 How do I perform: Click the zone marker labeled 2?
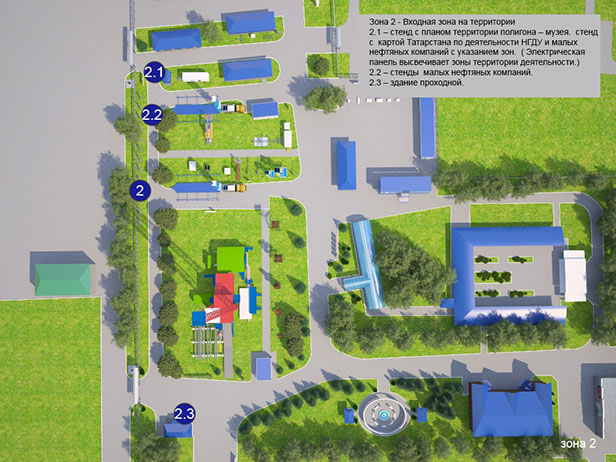(140, 189)
